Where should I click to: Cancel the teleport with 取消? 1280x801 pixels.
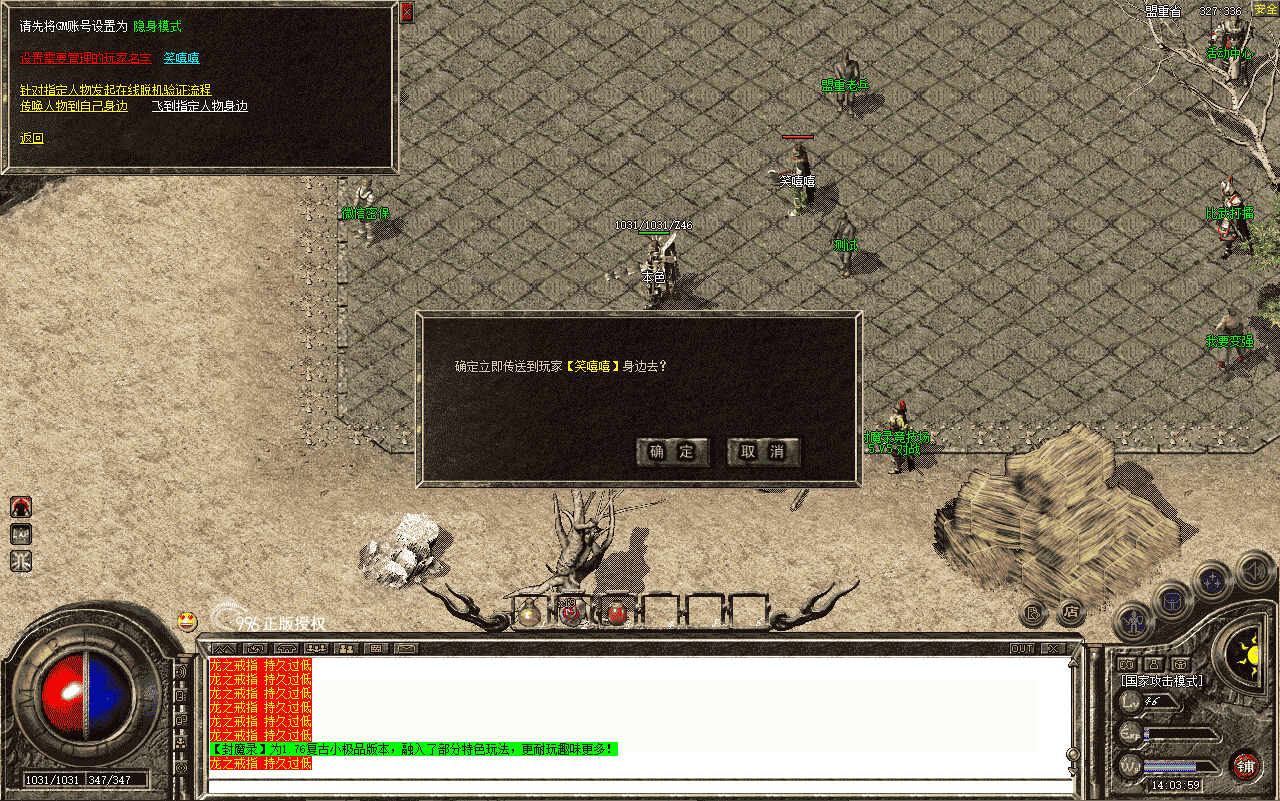tap(763, 452)
